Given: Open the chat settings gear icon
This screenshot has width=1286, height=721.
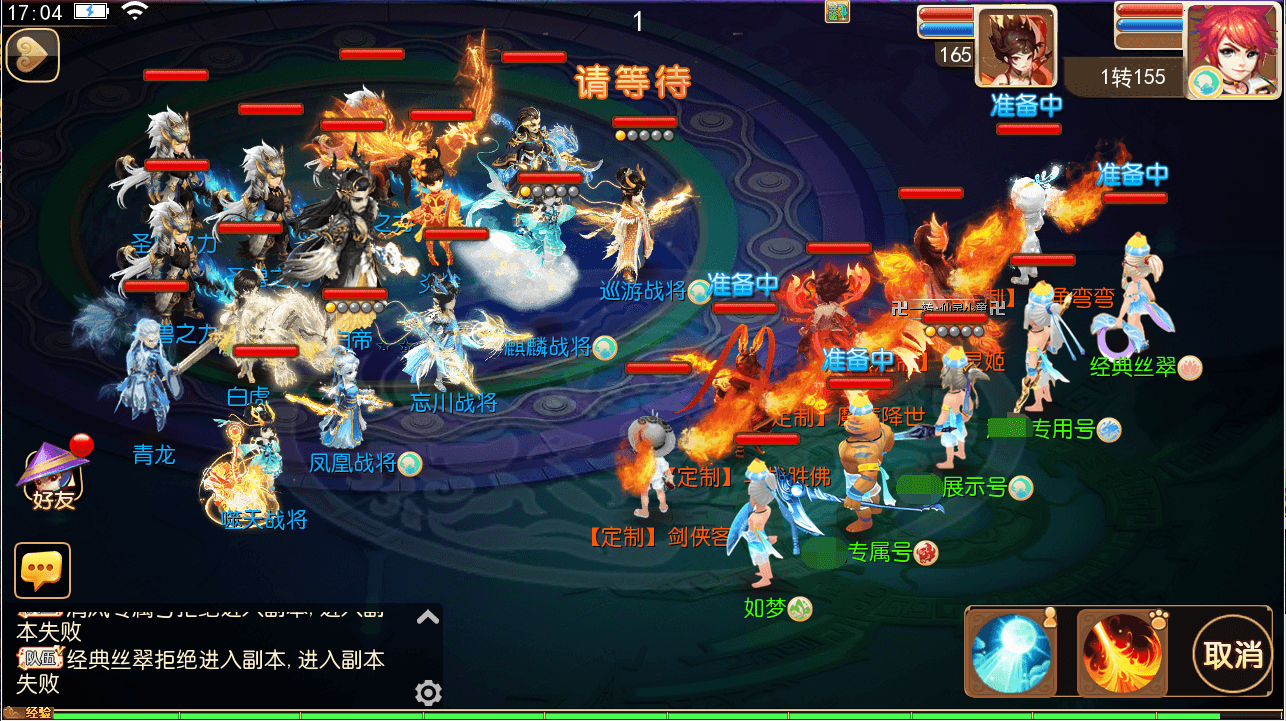Looking at the screenshot, I should coord(430,693).
